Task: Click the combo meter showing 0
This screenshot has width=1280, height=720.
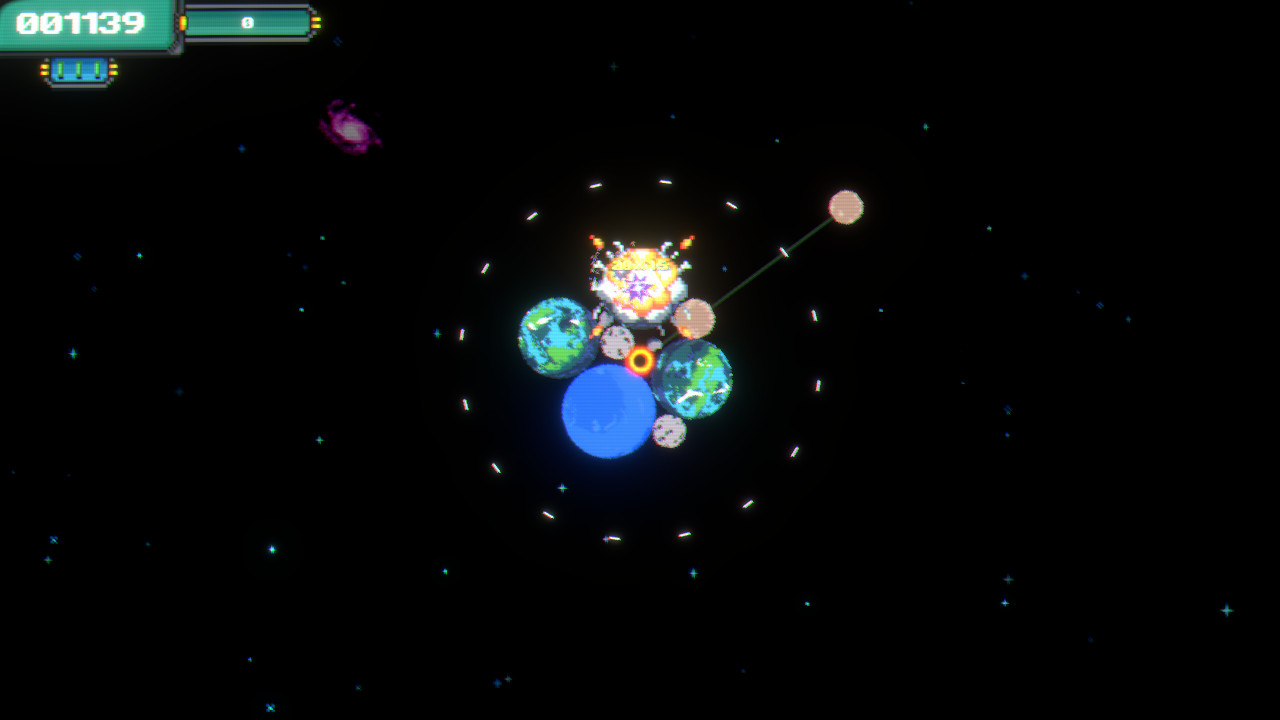Action: pos(248,20)
